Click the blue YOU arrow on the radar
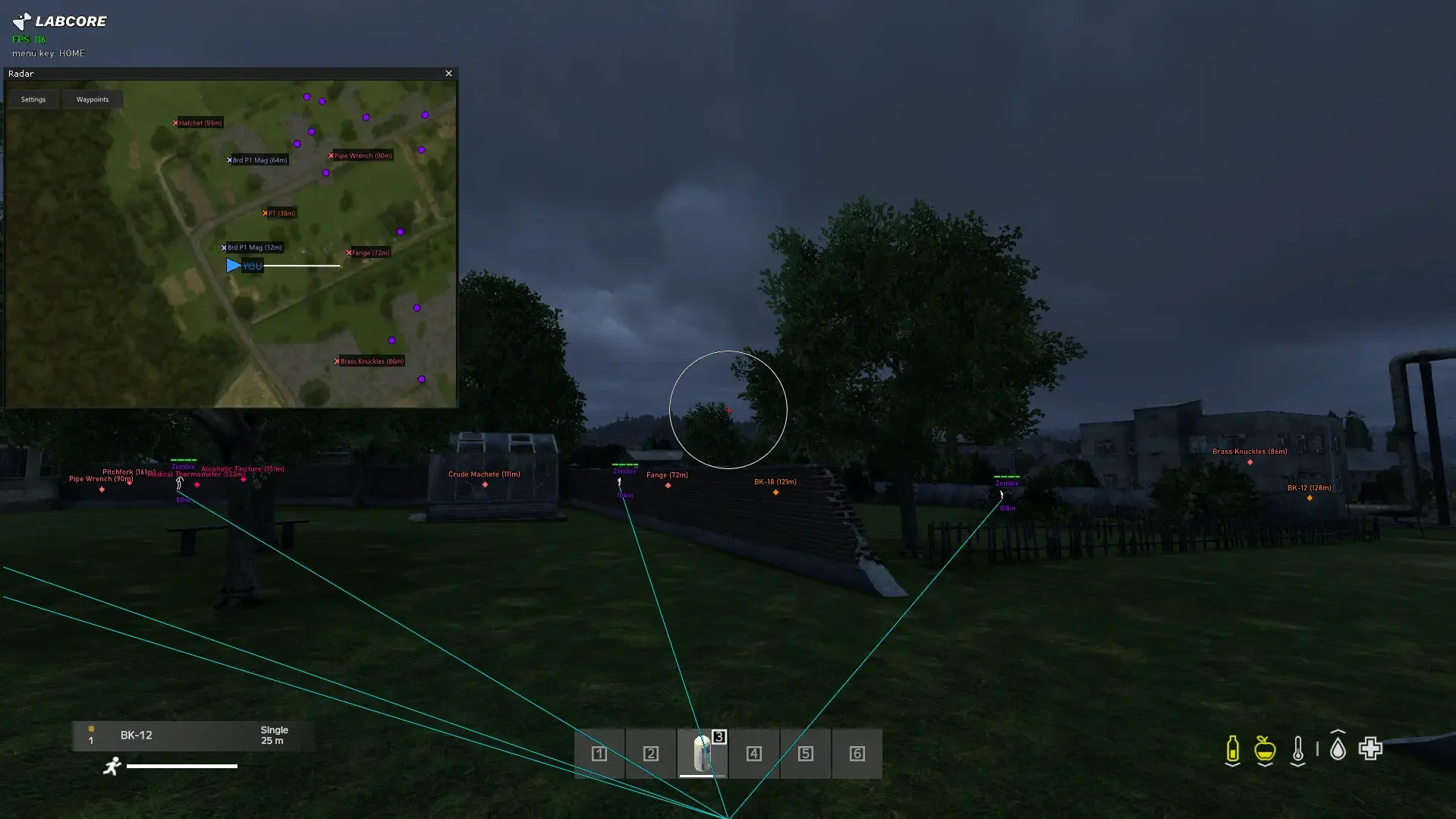 234,265
